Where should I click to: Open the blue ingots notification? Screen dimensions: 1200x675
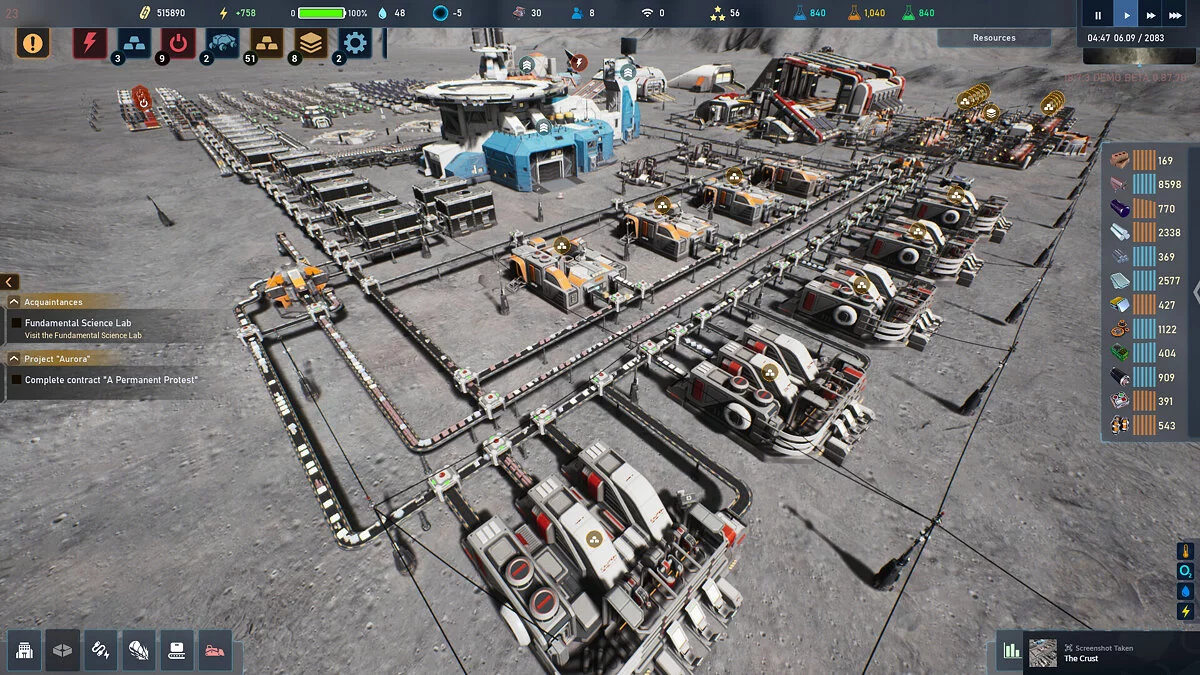tap(134, 43)
